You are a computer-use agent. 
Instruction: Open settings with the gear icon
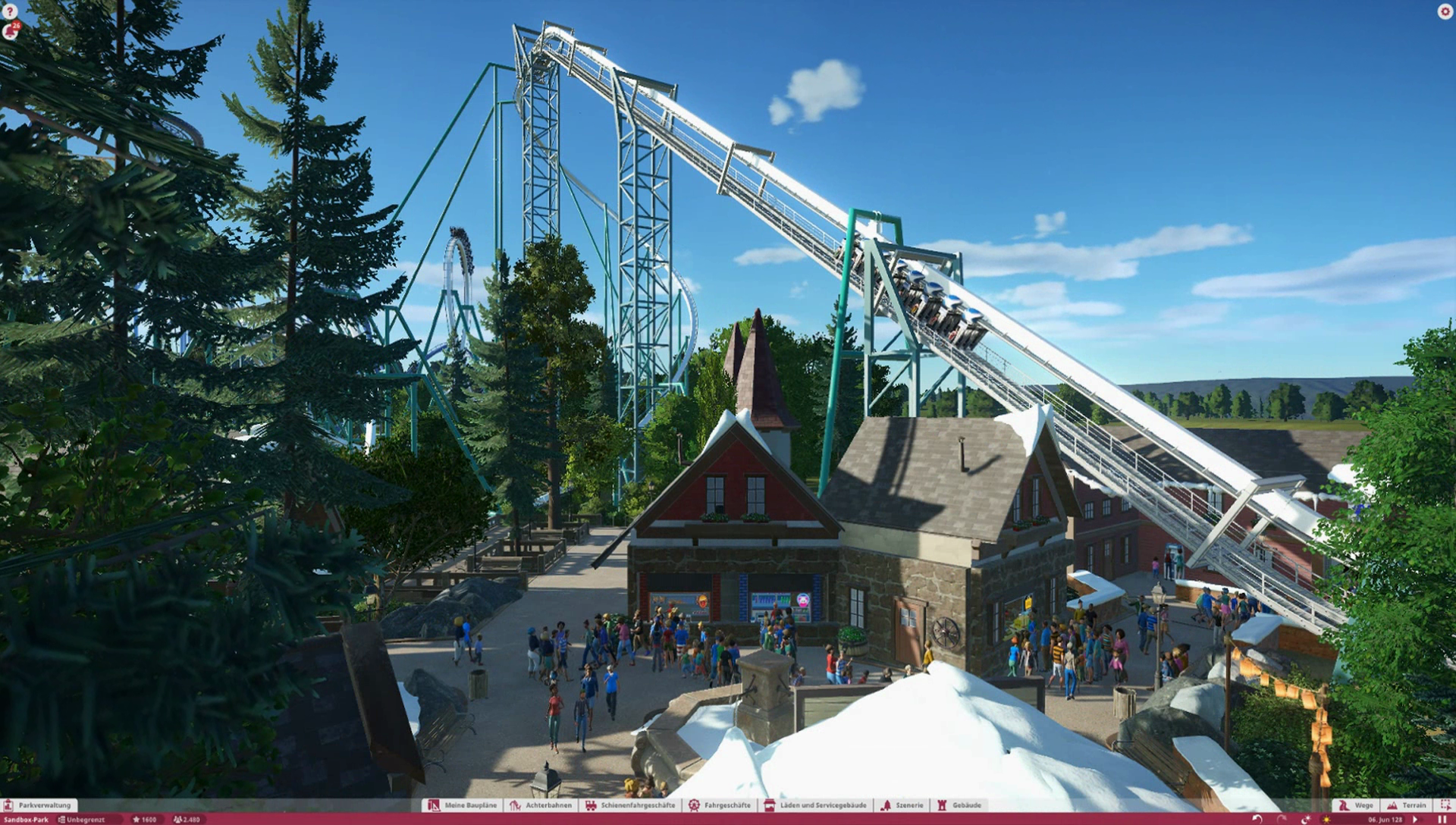(1445, 11)
